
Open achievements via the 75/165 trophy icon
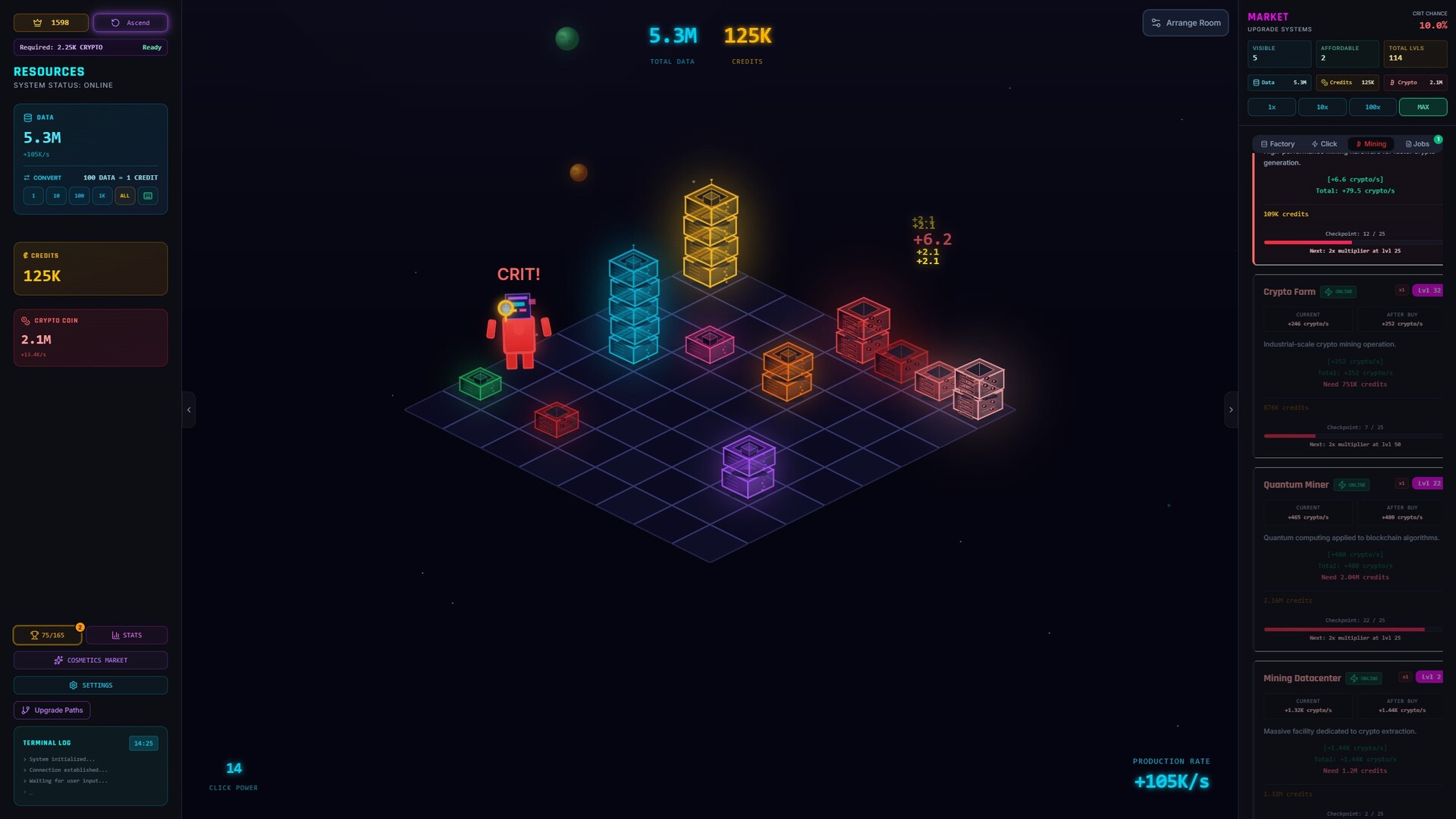33,635
